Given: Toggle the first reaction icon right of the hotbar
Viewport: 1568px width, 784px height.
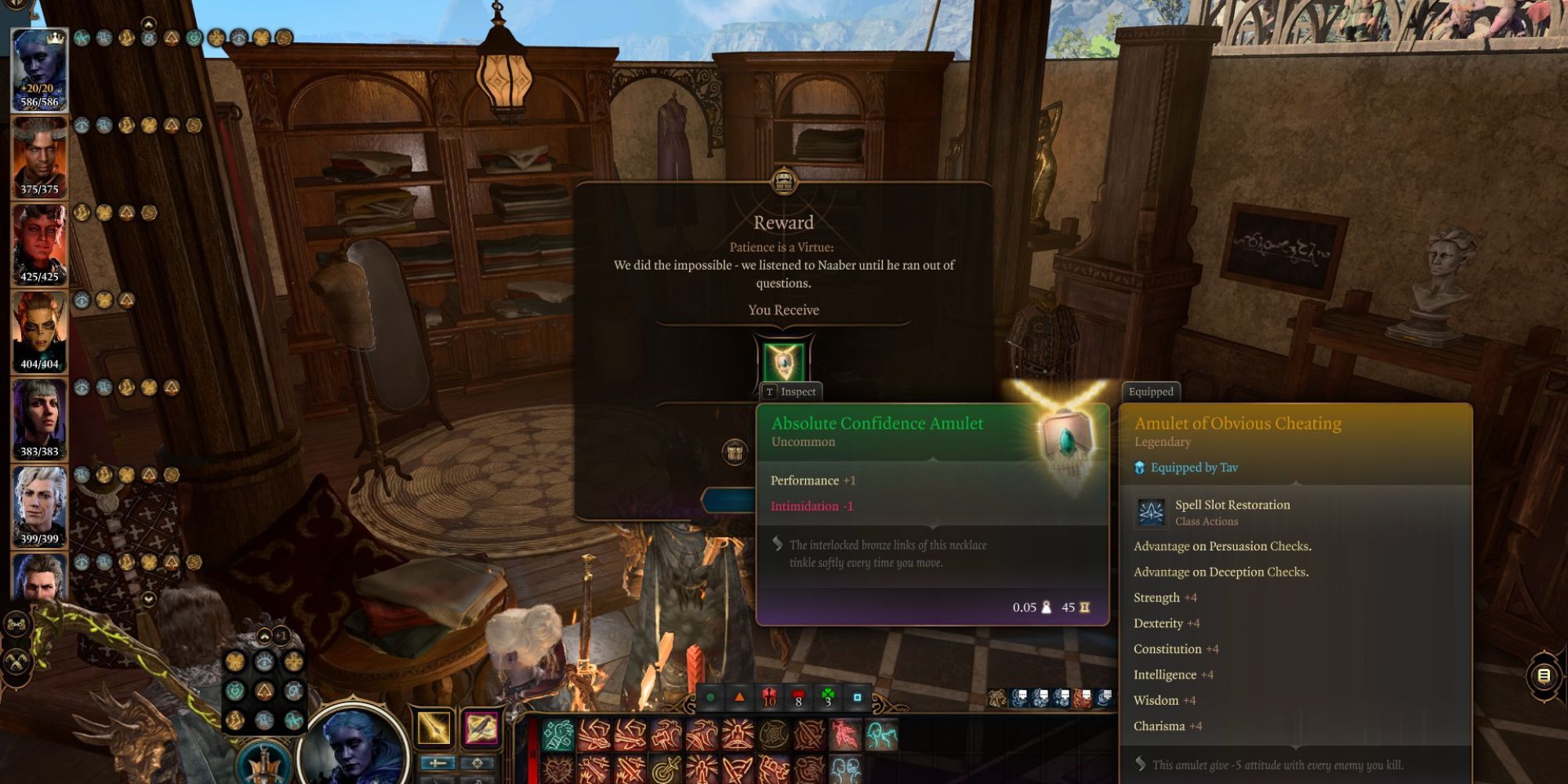Looking at the screenshot, I should point(996,697).
